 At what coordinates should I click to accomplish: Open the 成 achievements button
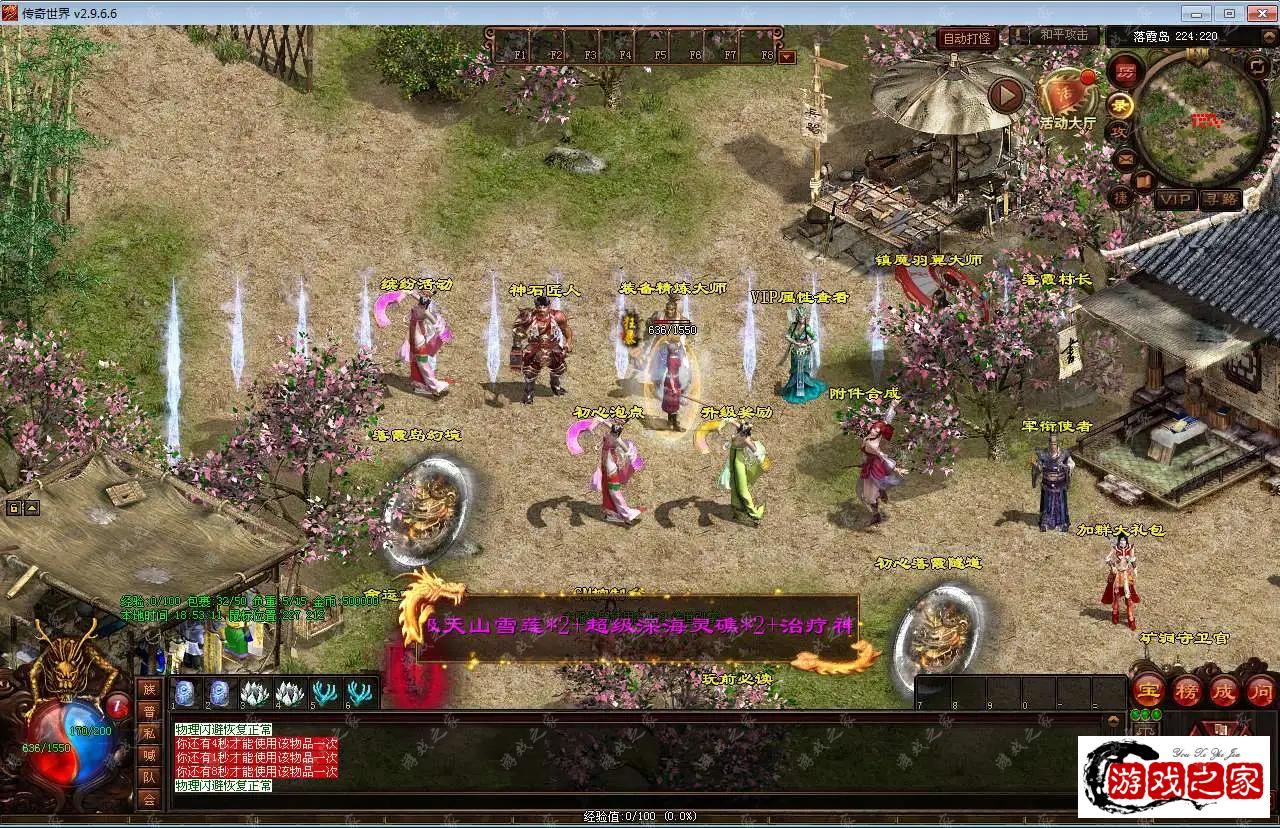pos(1224,690)
